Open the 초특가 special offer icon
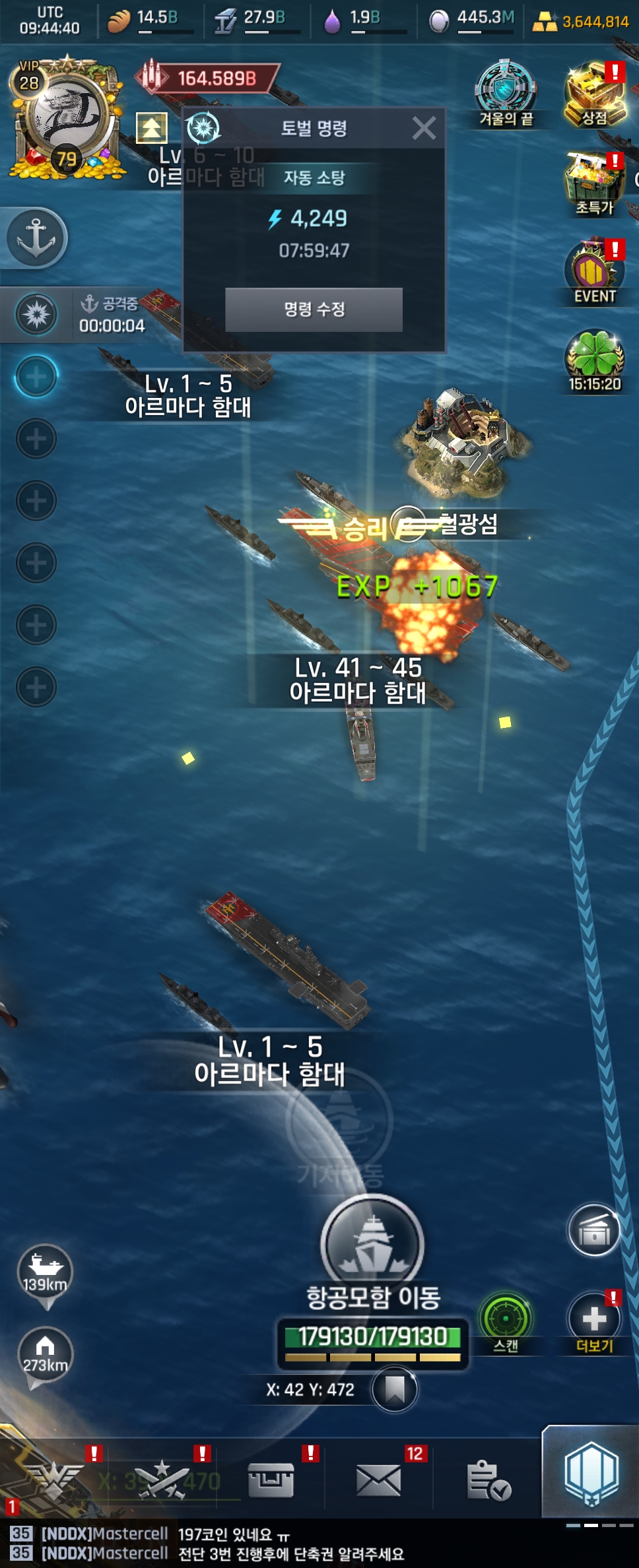Image resolution: width=639 pixels, height=1568 pixels. pyautogui.click(x=594, y=183)
